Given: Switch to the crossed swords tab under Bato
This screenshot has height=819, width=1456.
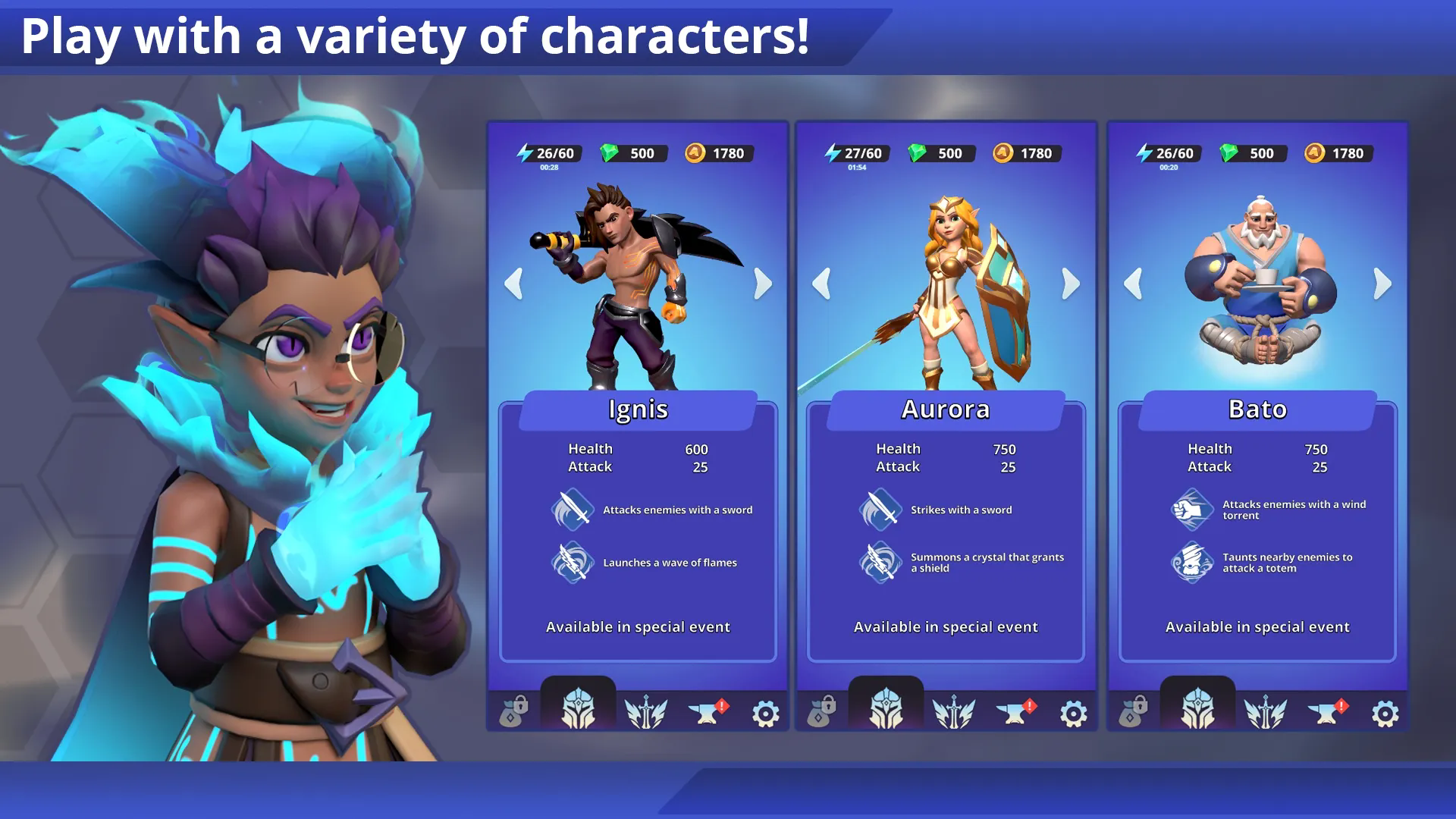Looking at the screenshot, I should pos(1265,713).
